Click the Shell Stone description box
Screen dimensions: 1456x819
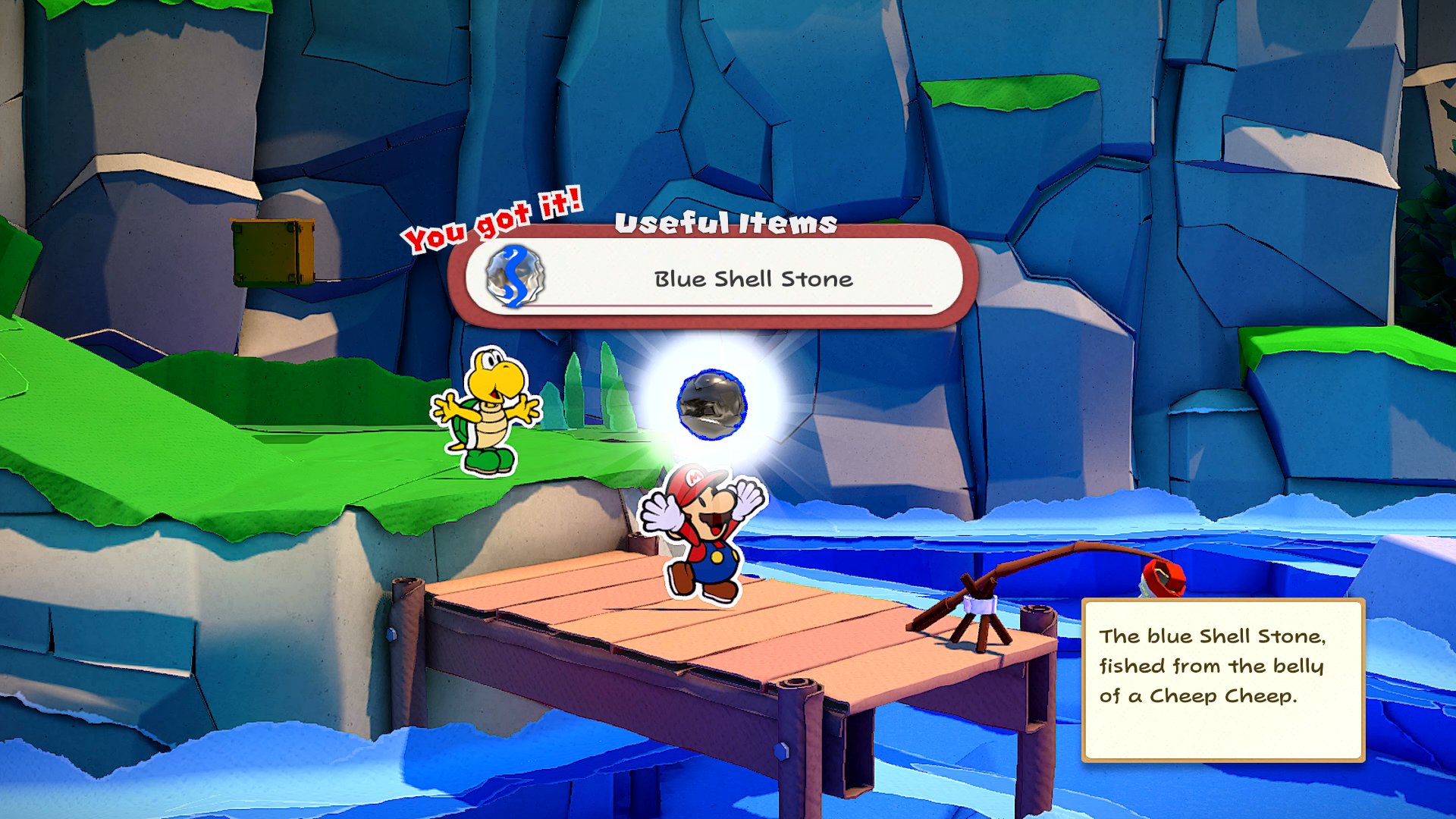click(1222, 679)
